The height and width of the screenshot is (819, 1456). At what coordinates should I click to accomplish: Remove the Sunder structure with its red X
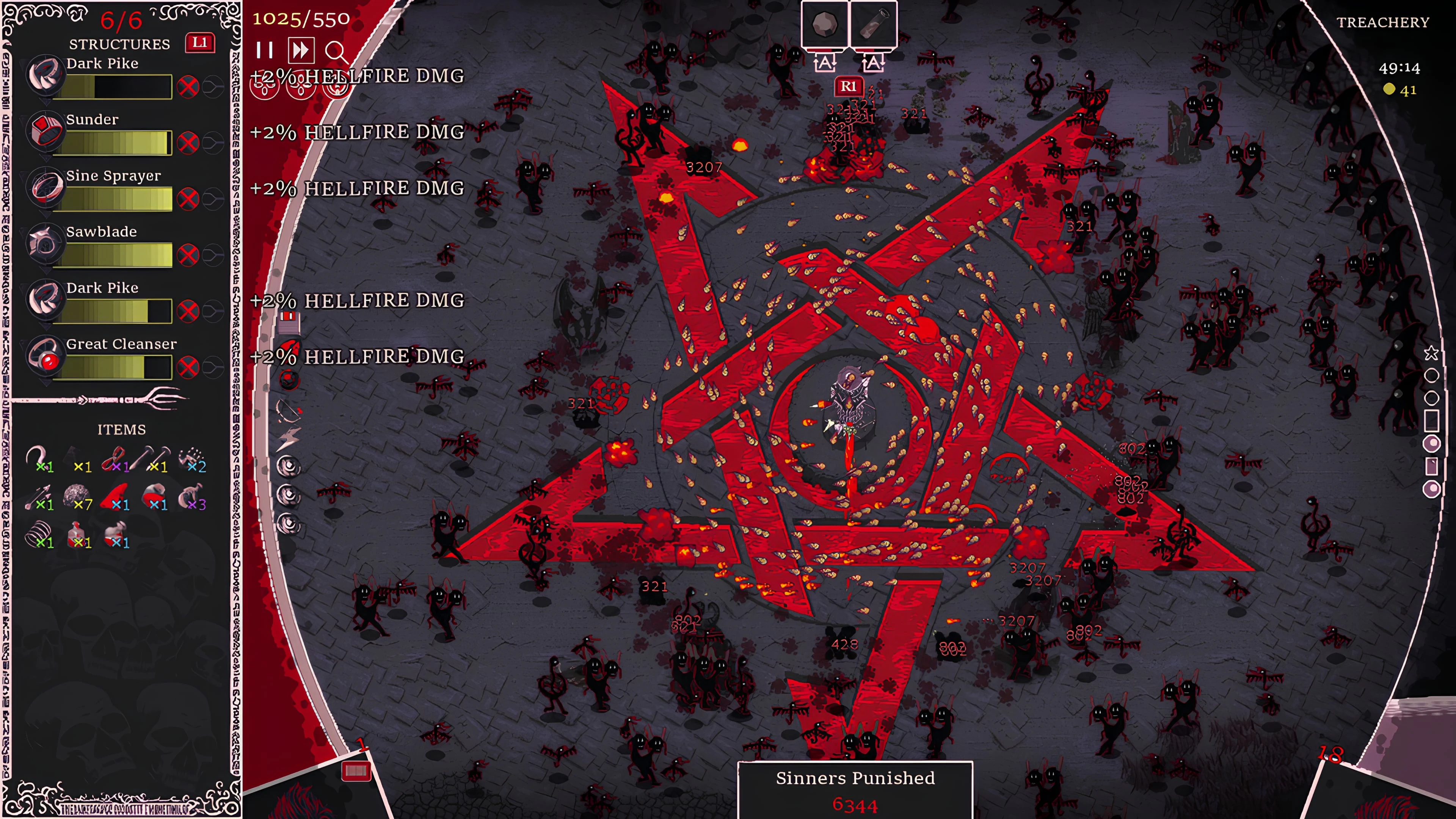(188, 143)
